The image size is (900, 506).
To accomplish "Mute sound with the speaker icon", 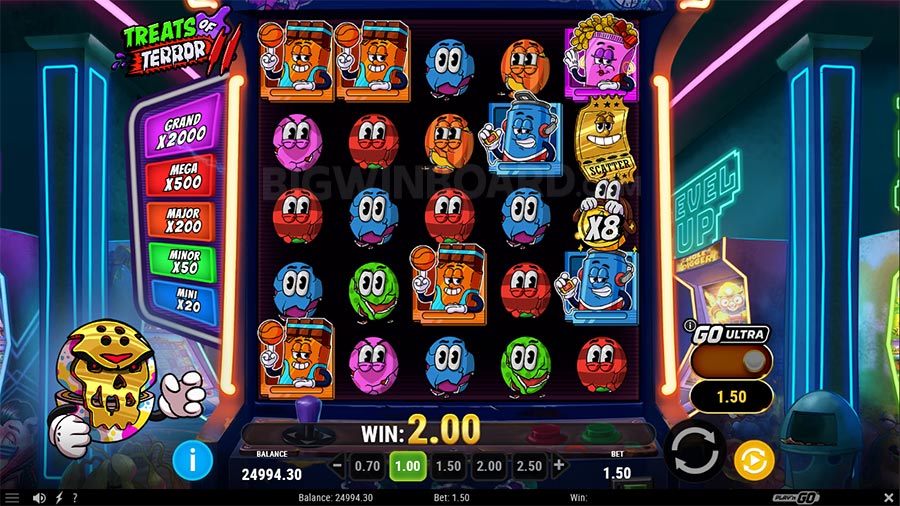I will [39, 498].
